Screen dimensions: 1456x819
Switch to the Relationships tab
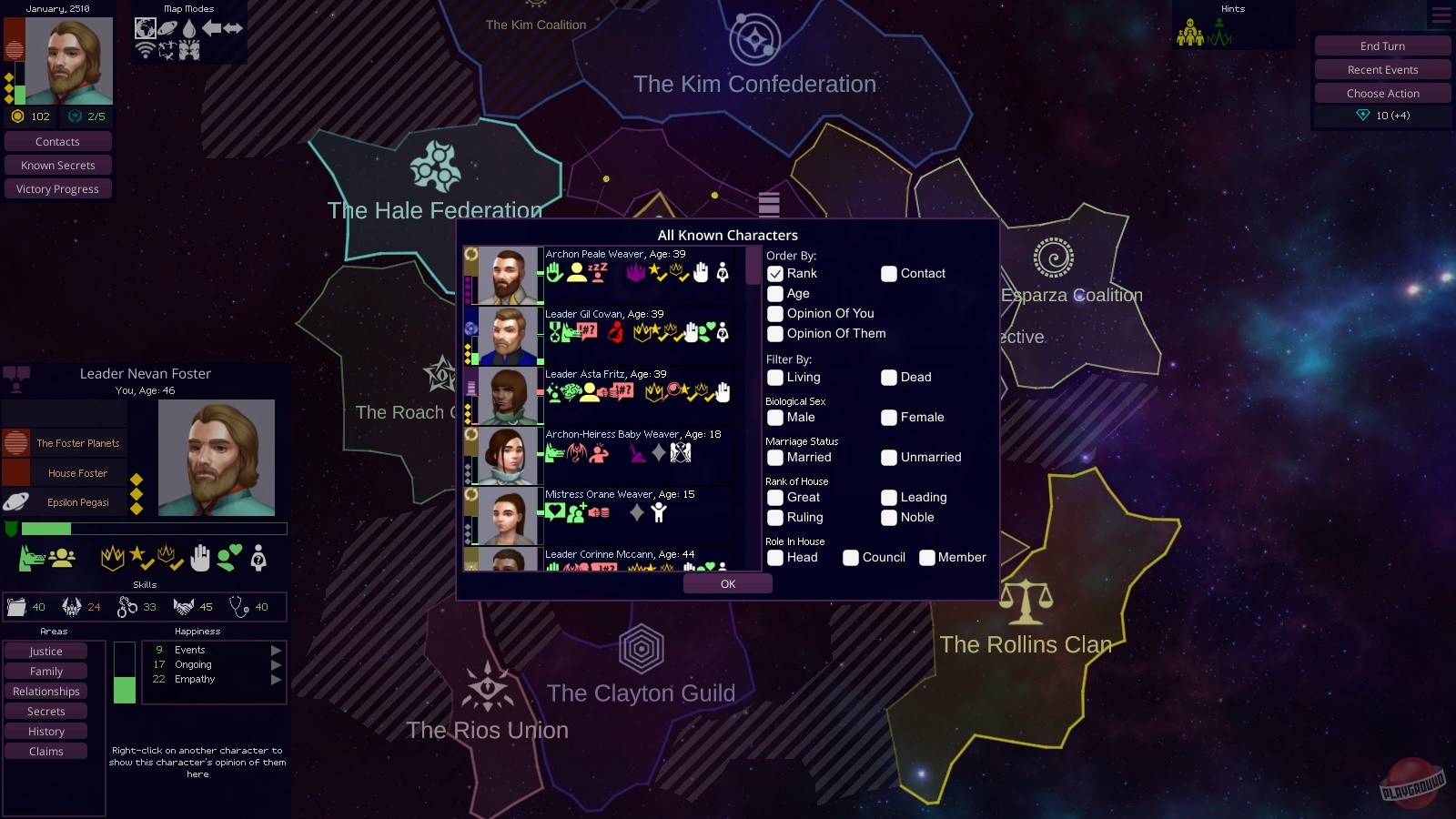[x=45, y=691]
